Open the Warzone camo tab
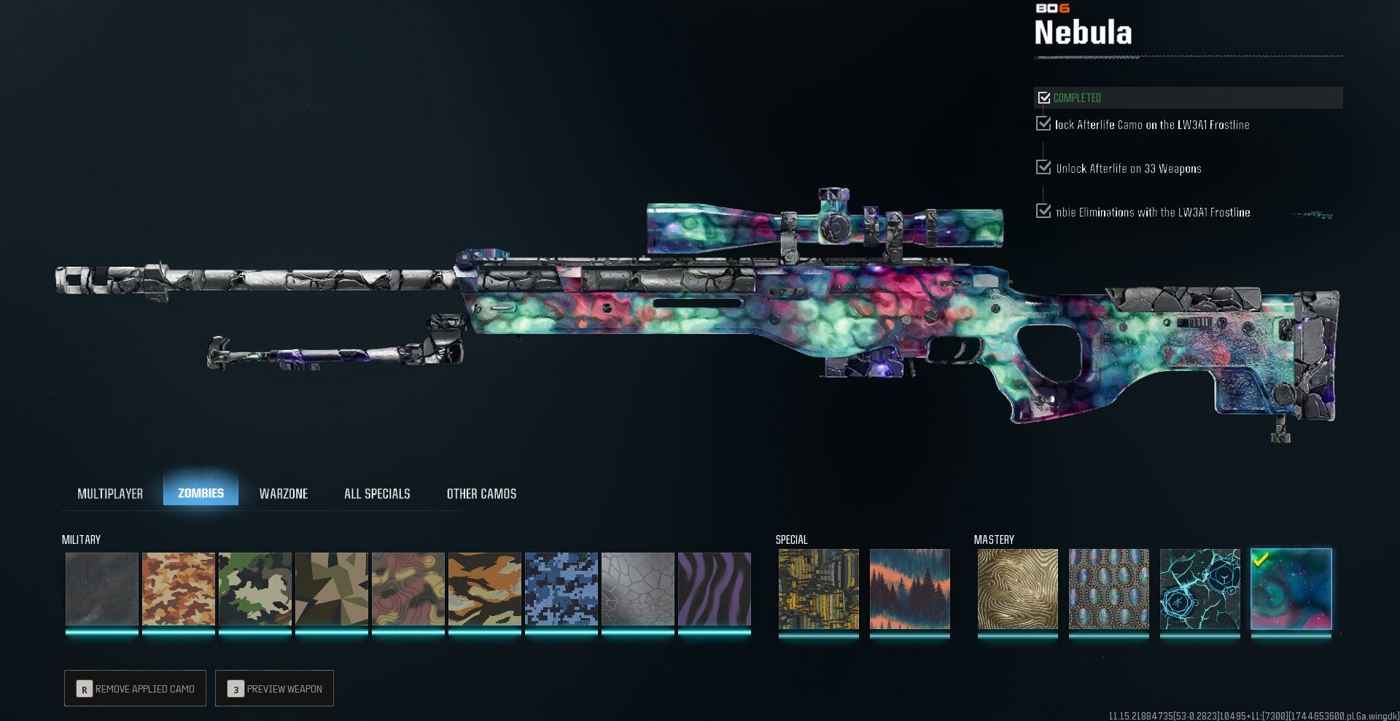This screenshot has height=721, width=1400. click(x=283, y=493)
